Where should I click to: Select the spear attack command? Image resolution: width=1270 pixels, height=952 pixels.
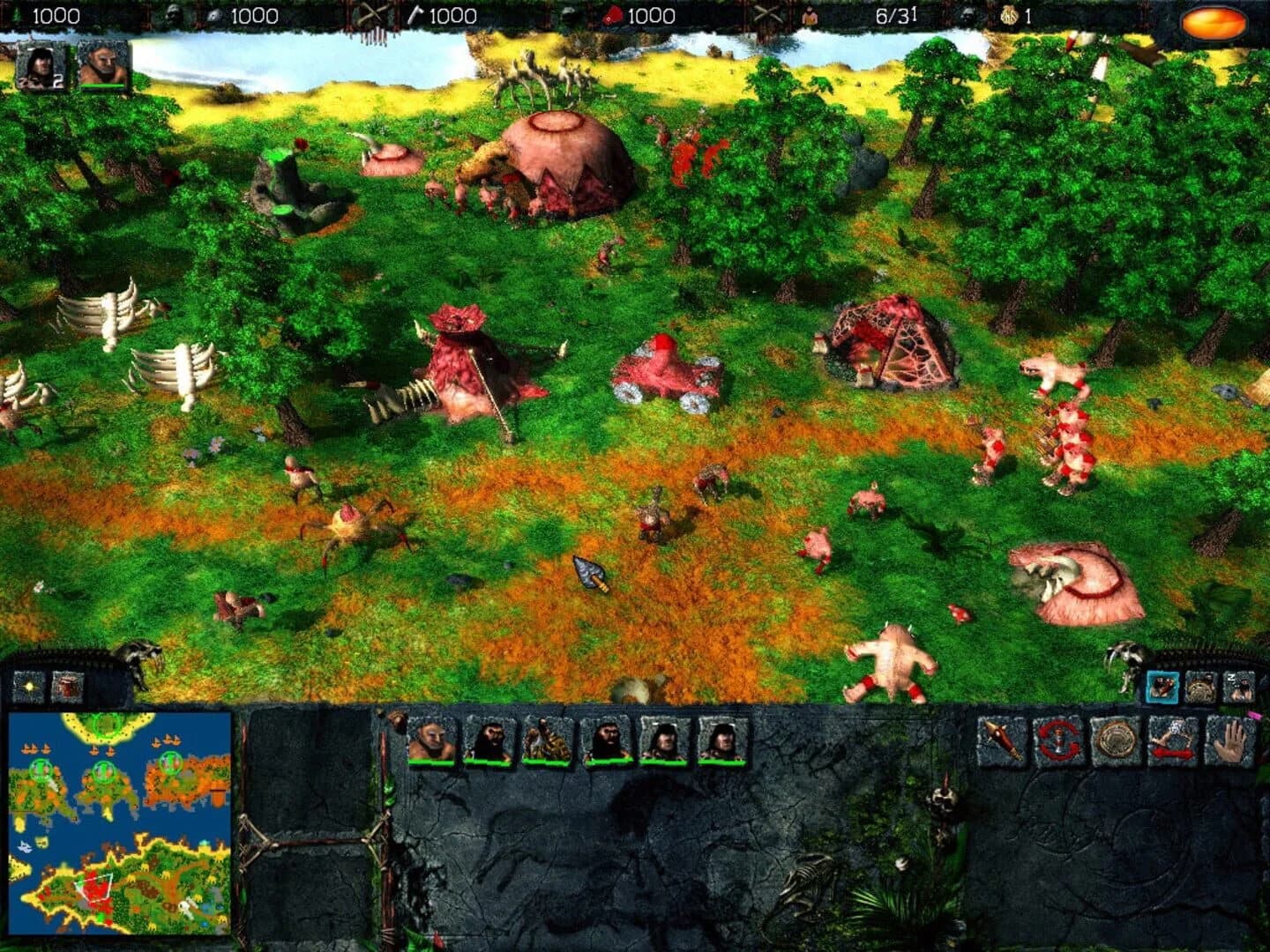997,745
